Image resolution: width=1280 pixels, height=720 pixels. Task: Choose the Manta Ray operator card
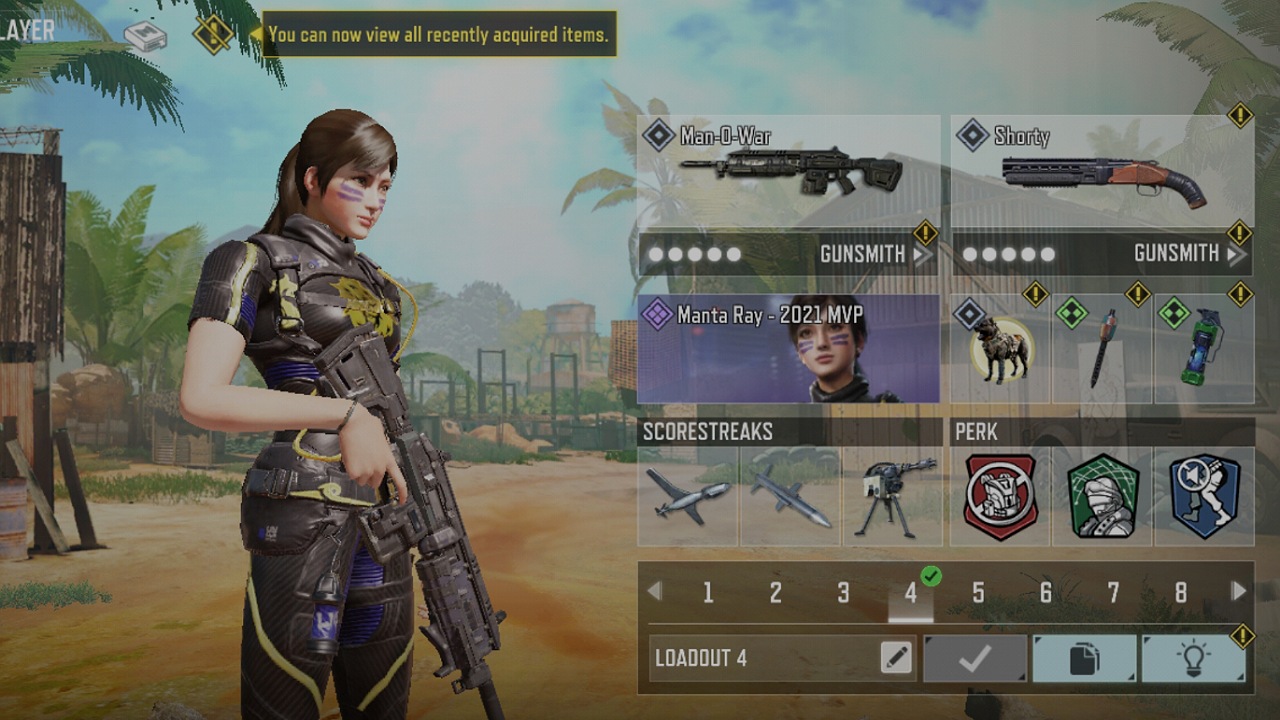[x=788, y=349]
